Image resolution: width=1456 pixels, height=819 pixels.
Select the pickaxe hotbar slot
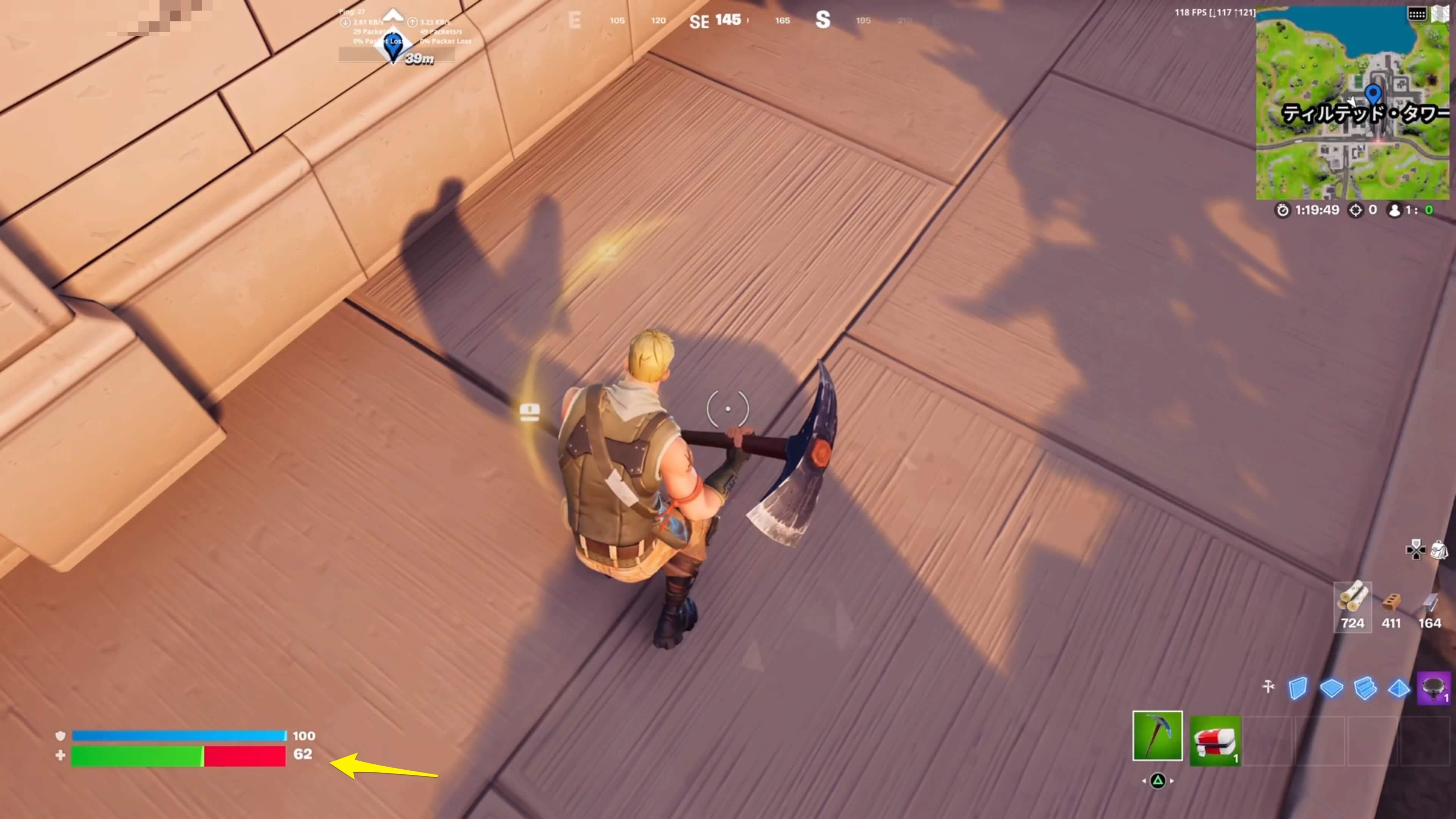[1157, 735]
